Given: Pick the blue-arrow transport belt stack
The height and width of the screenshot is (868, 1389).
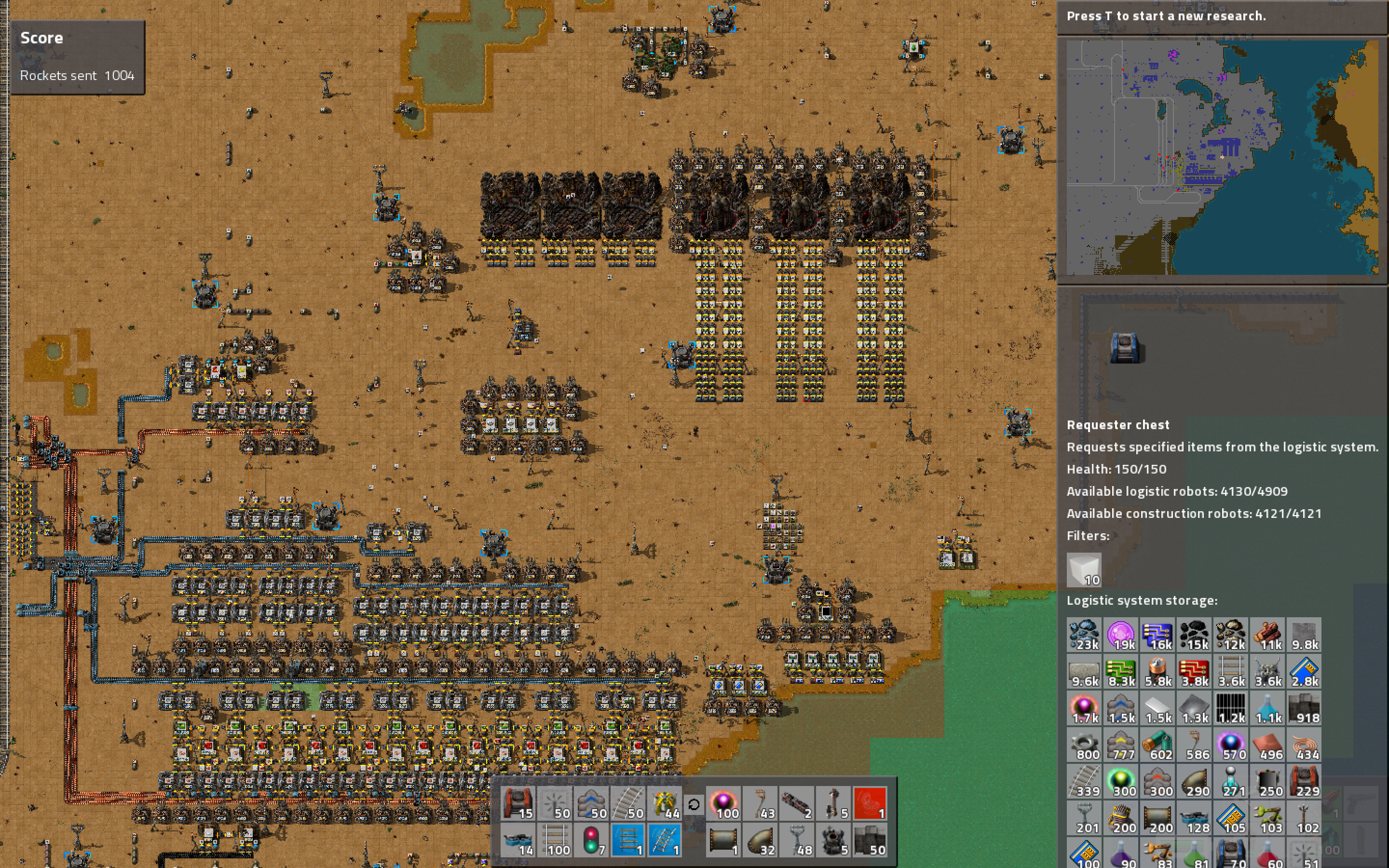Looking at the screenshot, I should click(591, 802).
